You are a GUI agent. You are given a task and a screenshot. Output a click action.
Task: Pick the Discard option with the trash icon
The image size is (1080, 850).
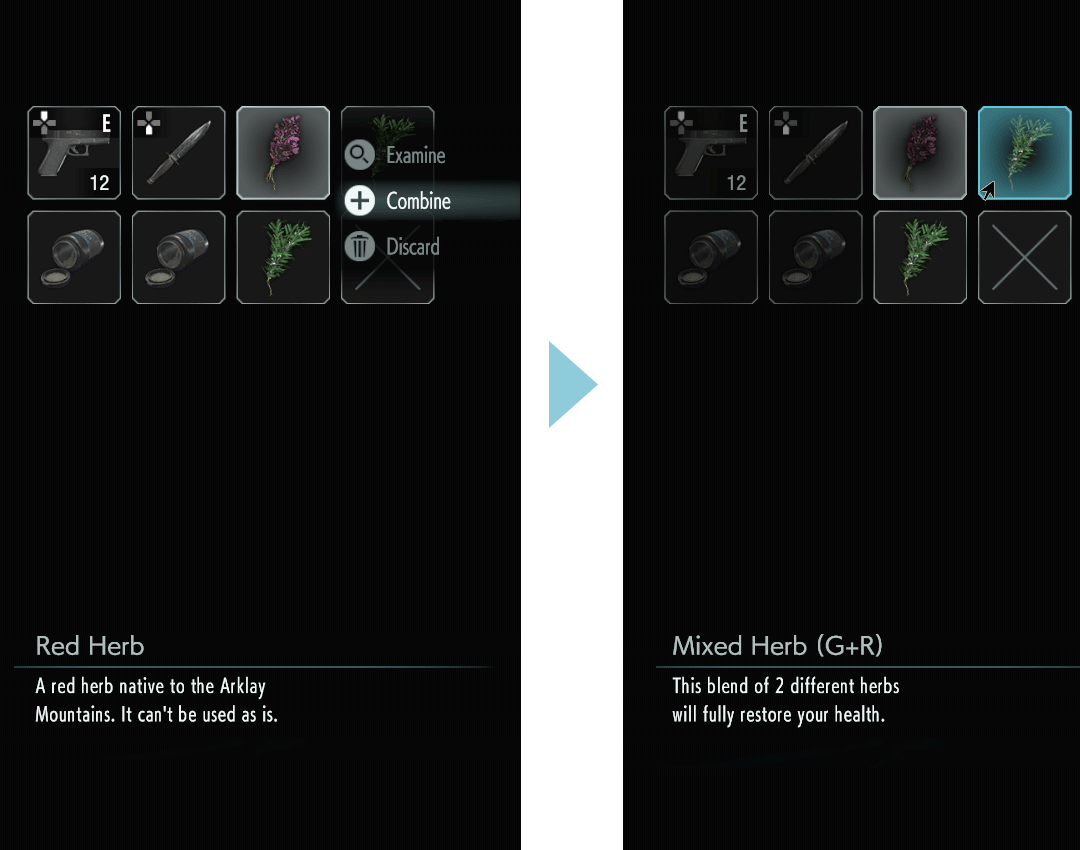tap(411, 246)
